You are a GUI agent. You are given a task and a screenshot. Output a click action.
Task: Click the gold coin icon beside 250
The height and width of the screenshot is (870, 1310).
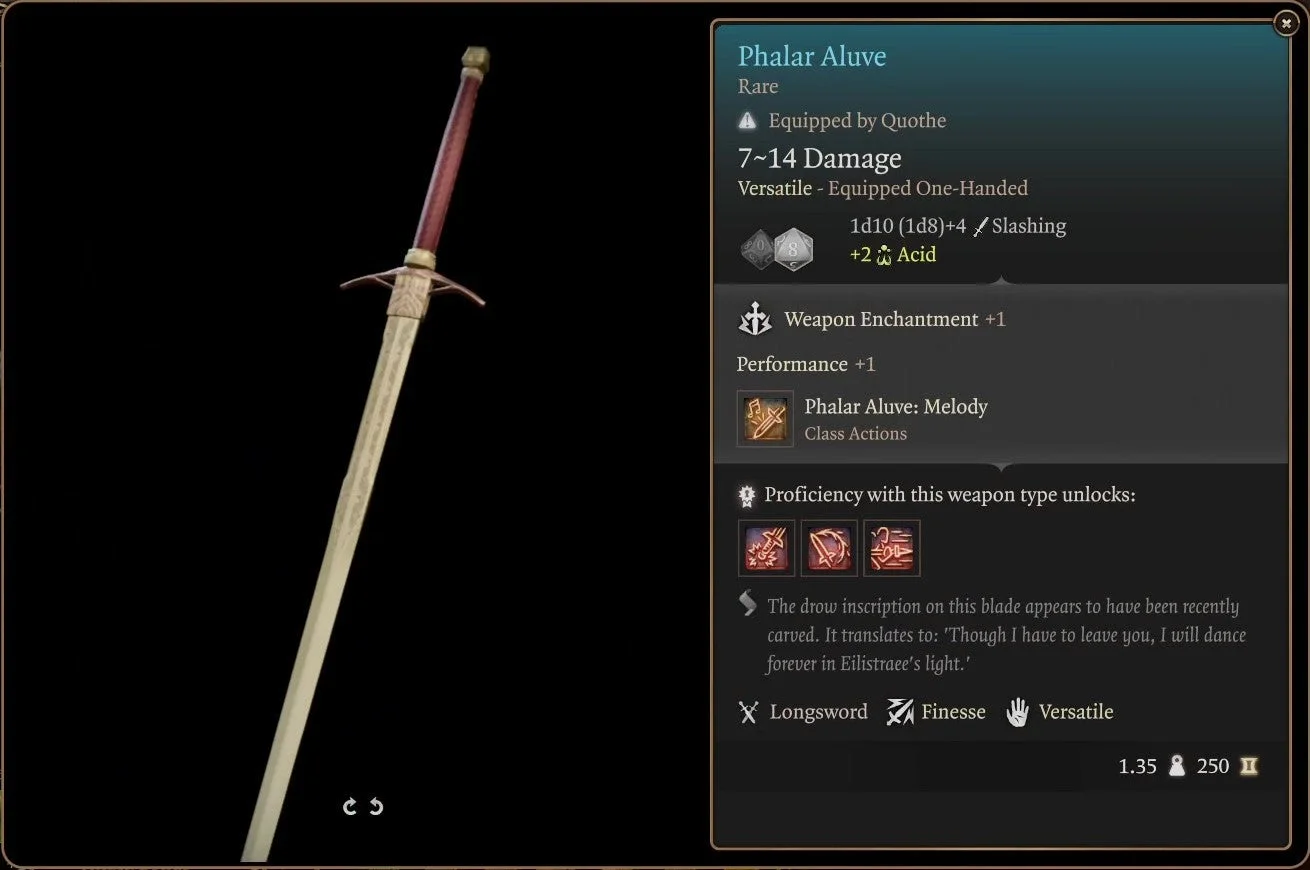(1249, 766)
